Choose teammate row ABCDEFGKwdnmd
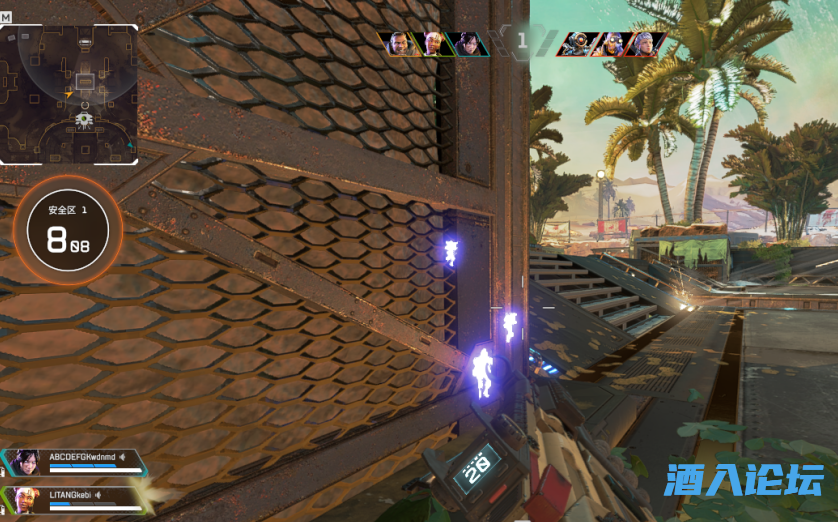The height and width of the screenshot is (522, 838). click(x=76, y=461)
